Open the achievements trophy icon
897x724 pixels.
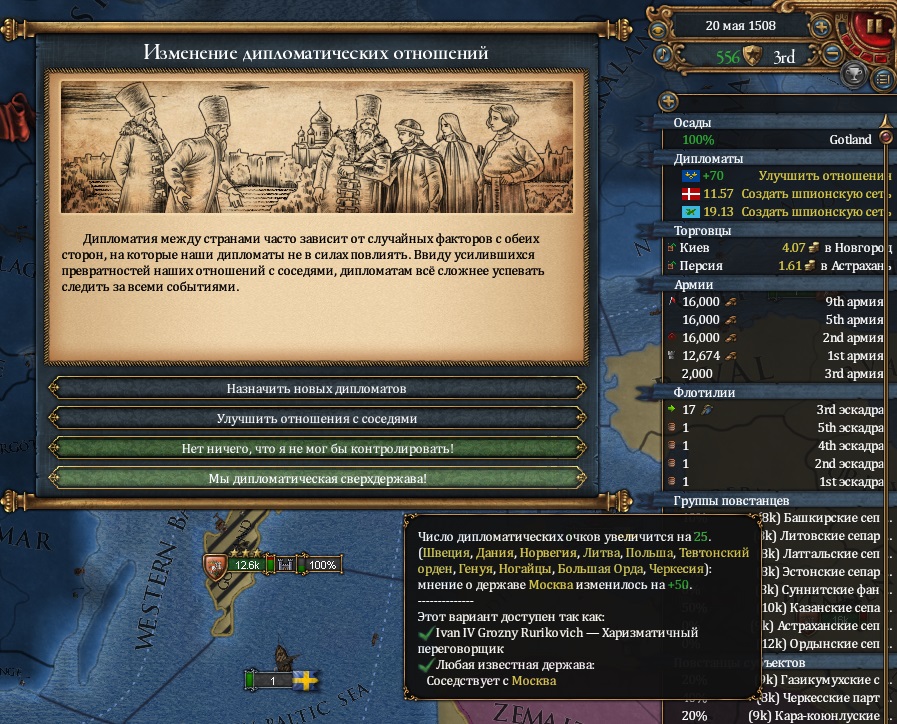pos(855,73)
